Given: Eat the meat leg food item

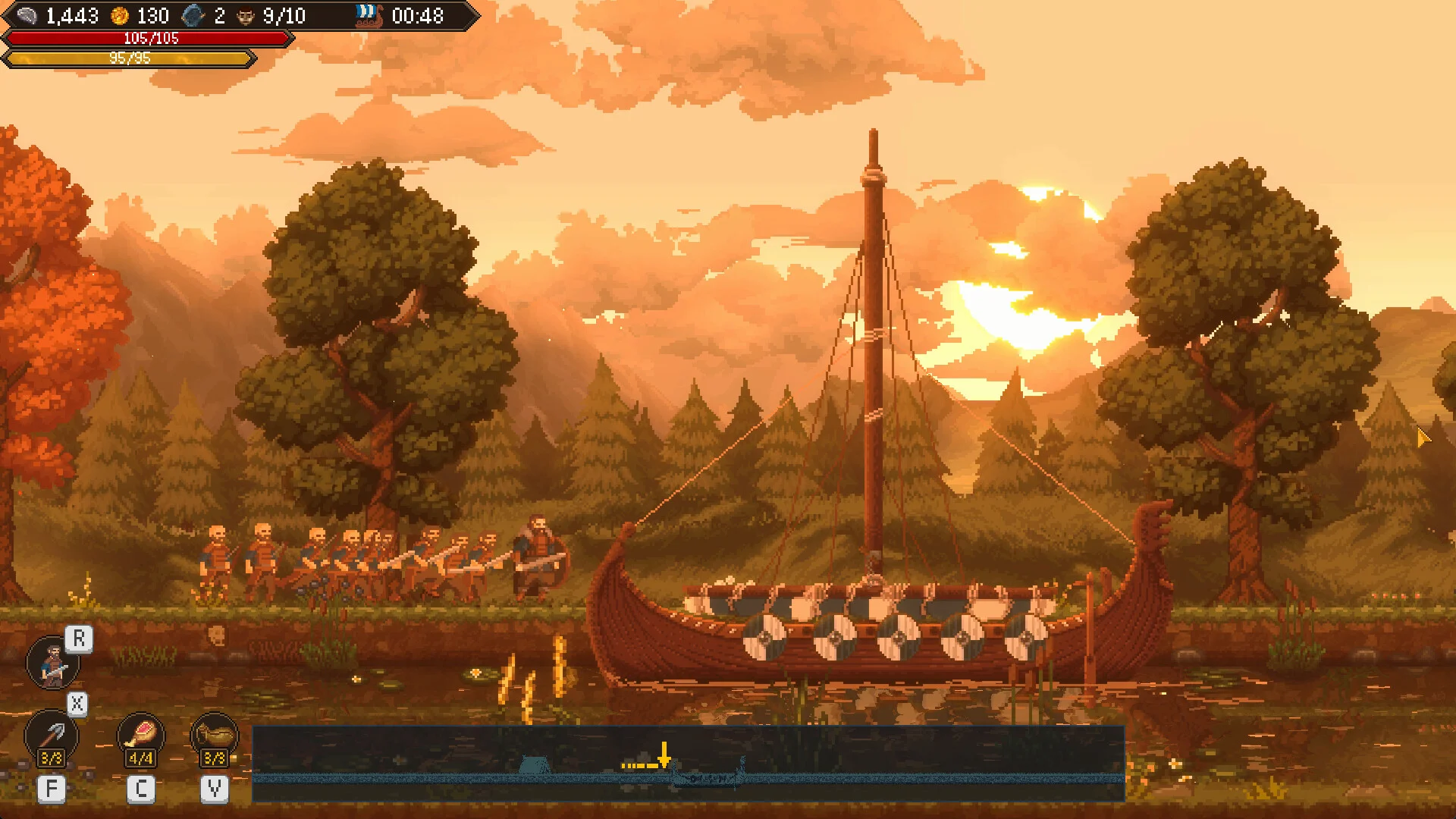Looking at the screenshot, I should pos(141,735).
